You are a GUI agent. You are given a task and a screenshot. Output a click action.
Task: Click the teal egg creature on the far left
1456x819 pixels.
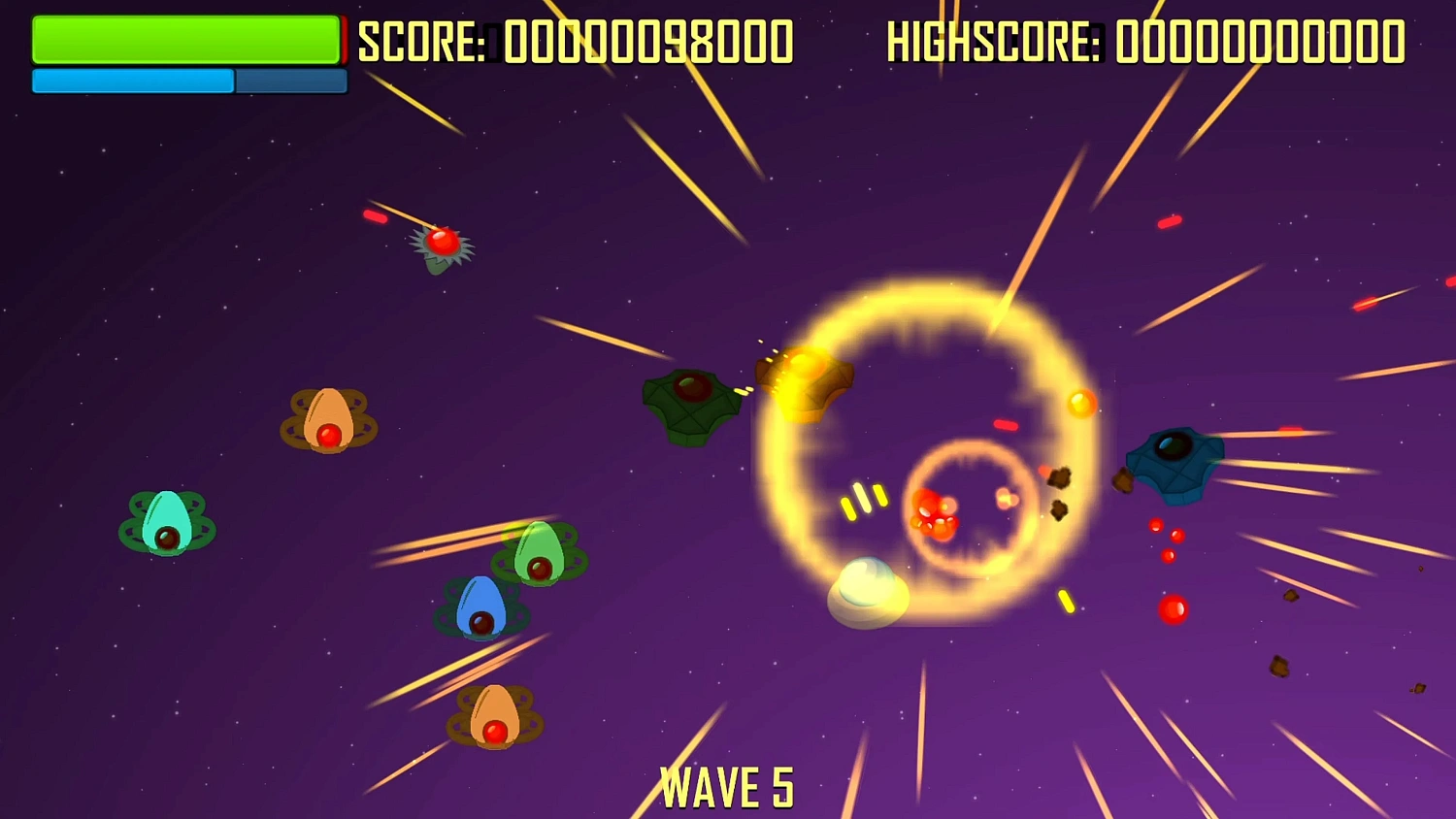pos(167,524)
